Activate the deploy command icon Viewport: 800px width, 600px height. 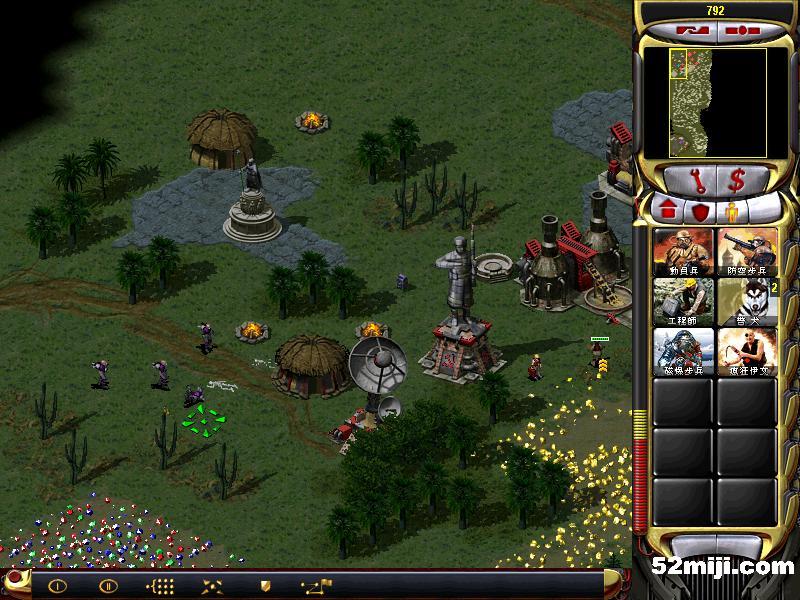coord(212,586)
